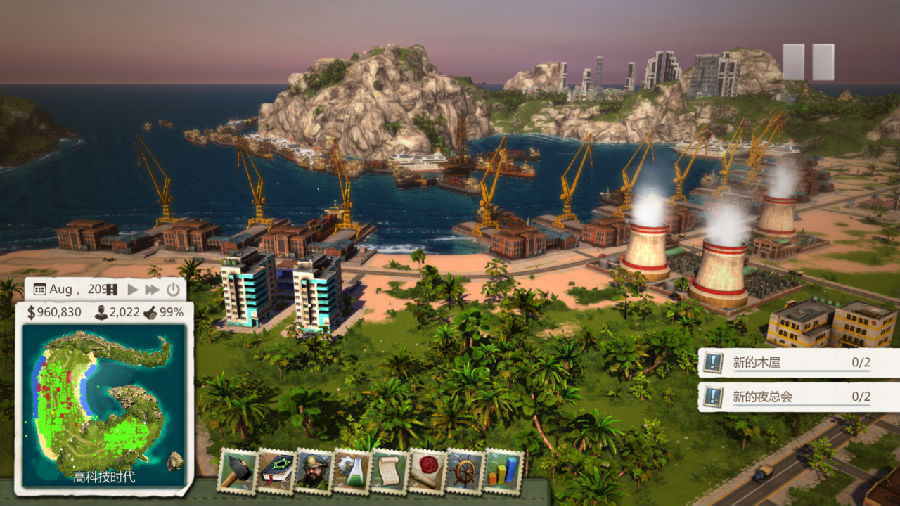Click the island minimap
Image resolution: width=900 pixels, height=506 pixels.
tap(103, 396)
